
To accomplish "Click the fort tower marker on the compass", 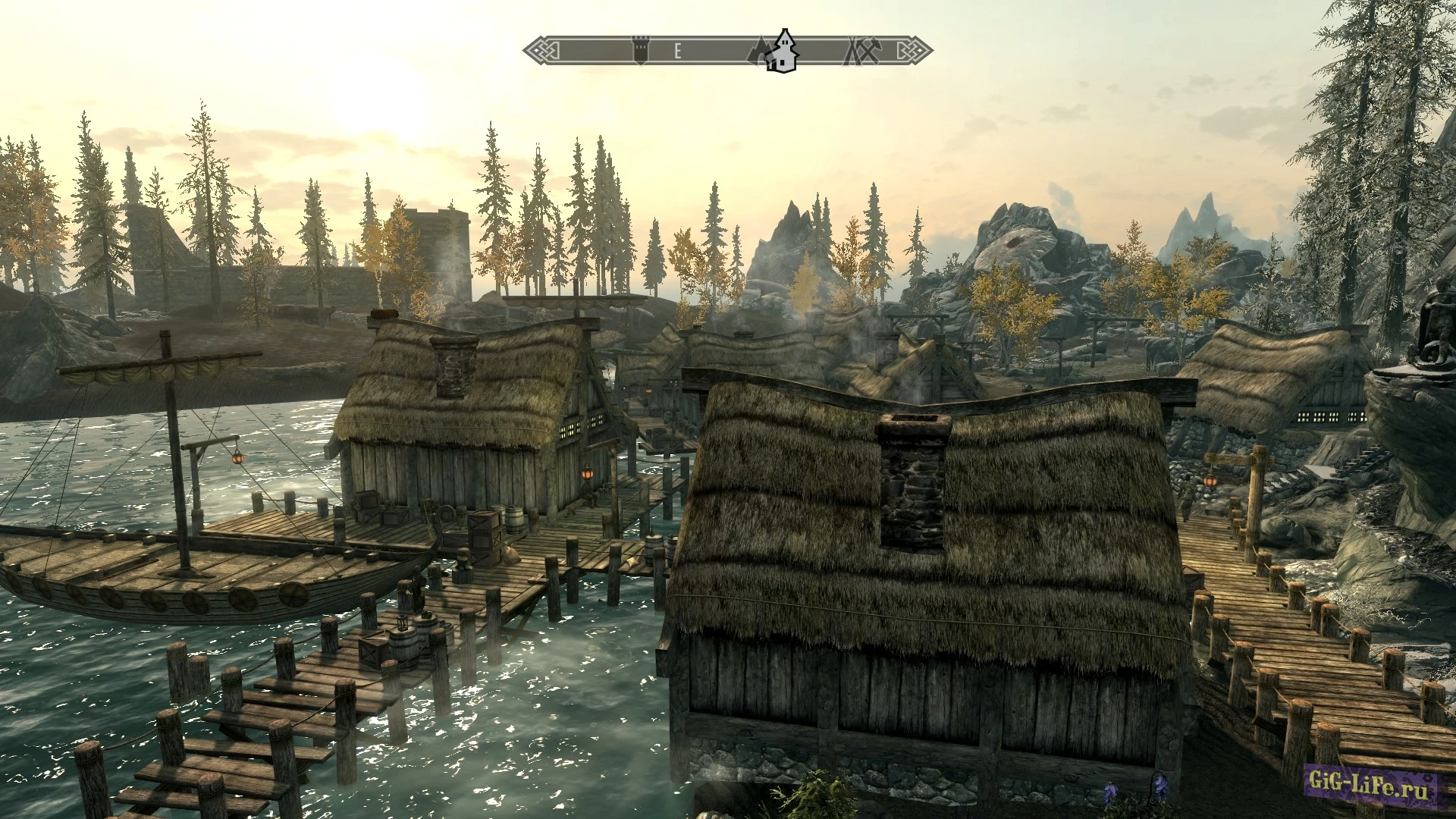I will point(642,51).
